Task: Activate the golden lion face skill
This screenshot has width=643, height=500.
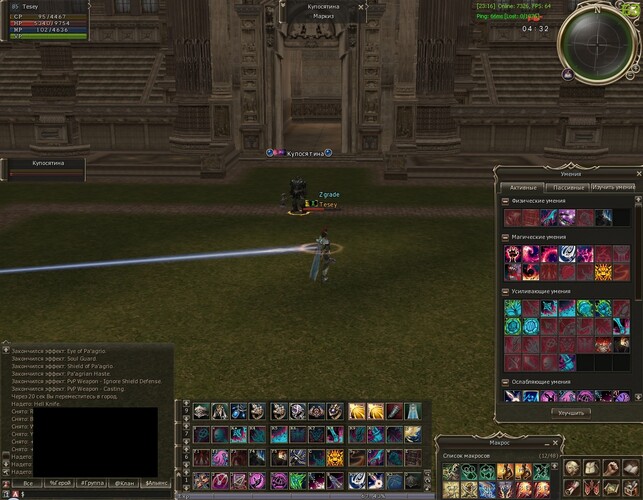Action: (604, 272)
